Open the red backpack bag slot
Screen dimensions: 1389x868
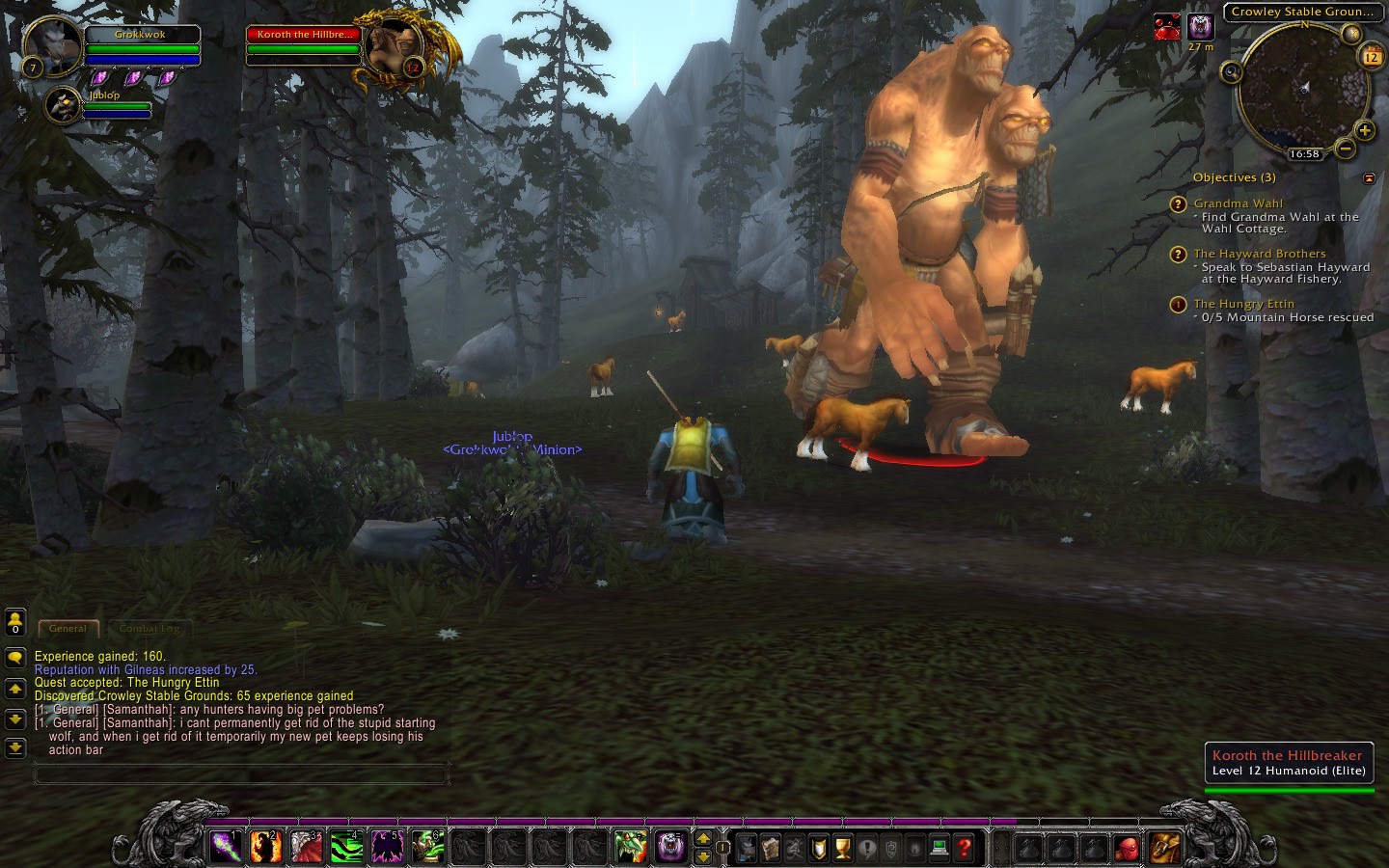pyautogui.click(x=1127, y=848)
